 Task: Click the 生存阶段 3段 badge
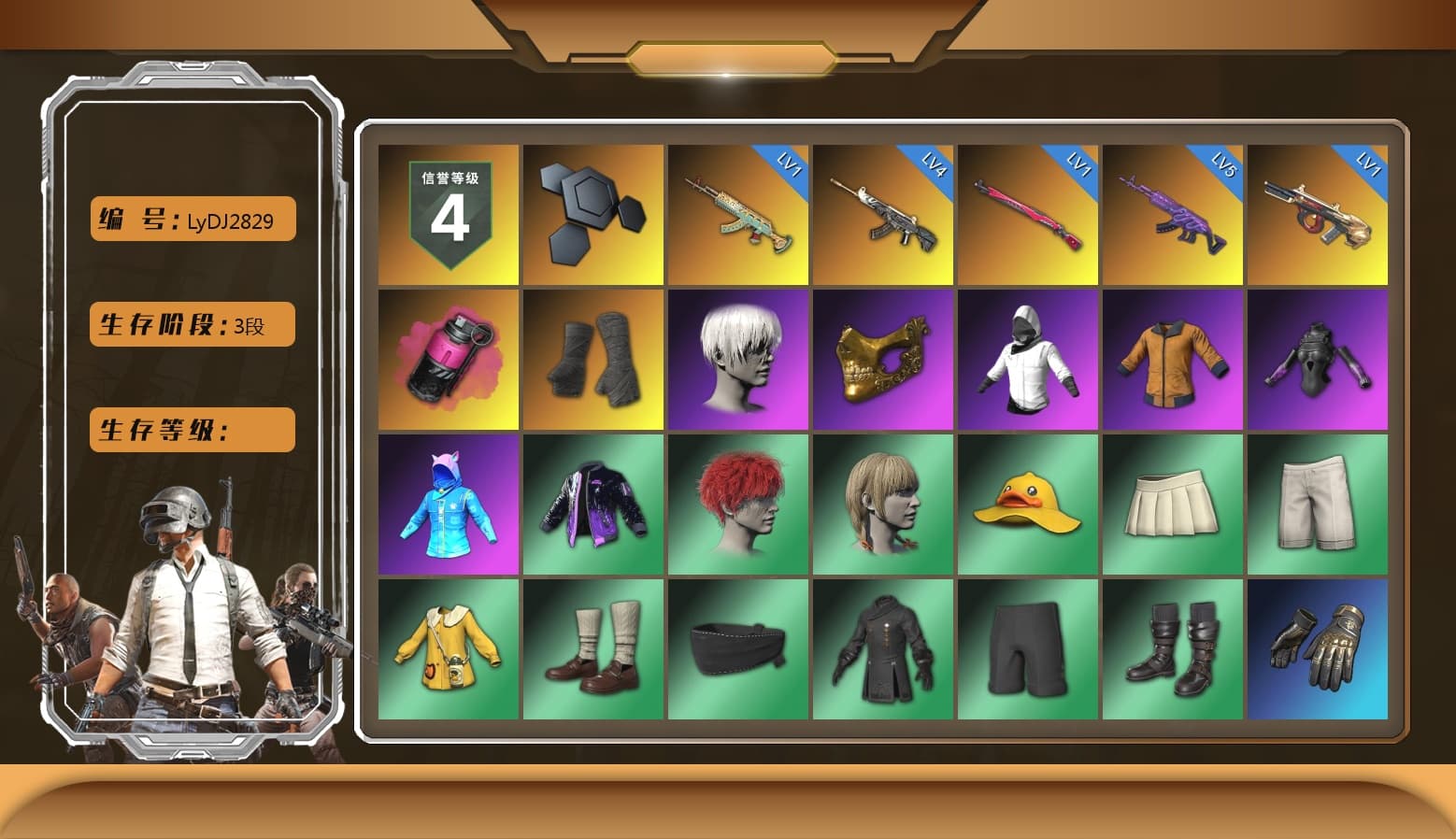(191, 325)
